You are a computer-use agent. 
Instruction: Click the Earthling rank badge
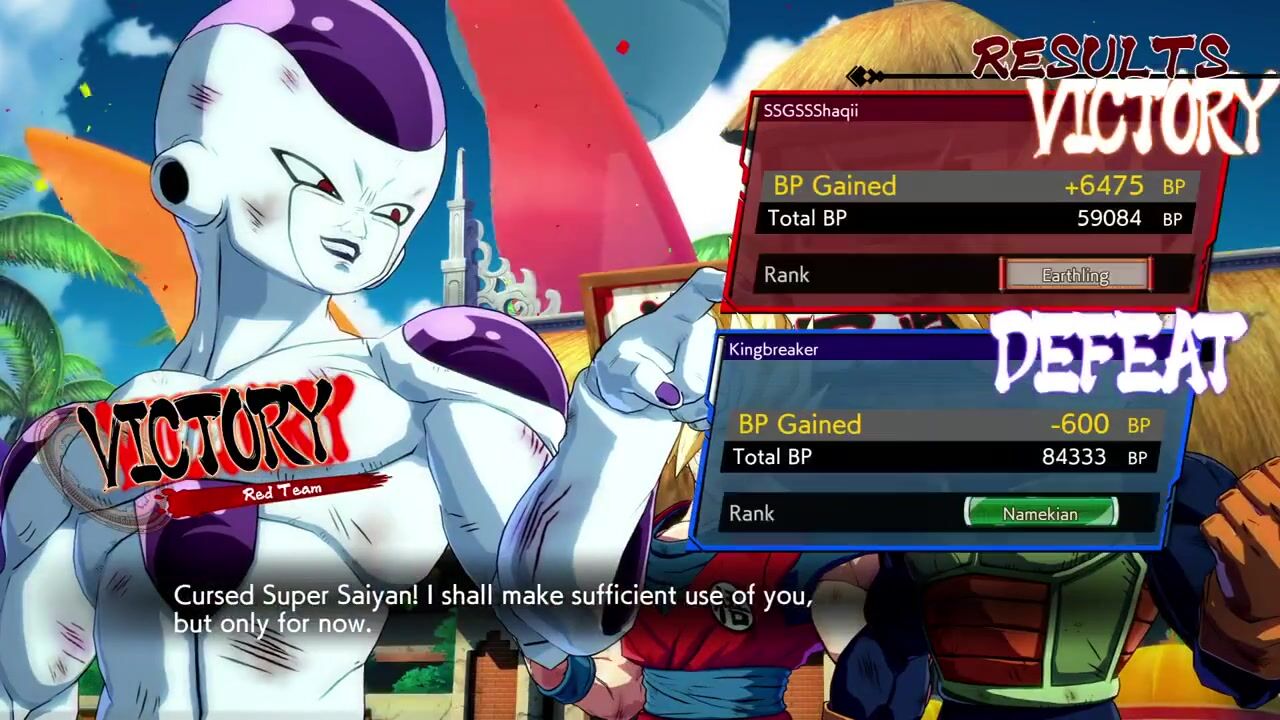(1075, 275)
